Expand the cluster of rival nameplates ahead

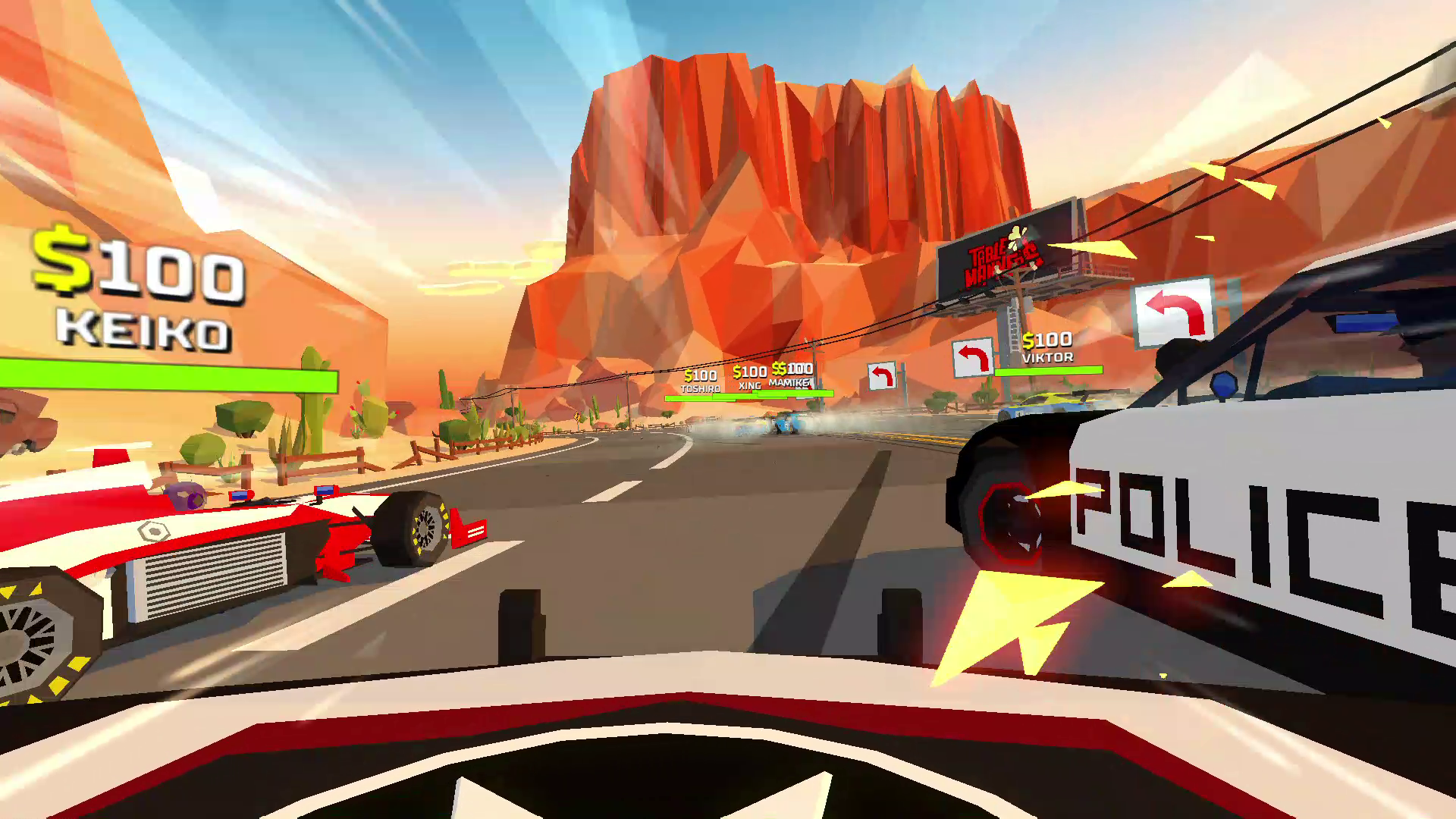[x=747, y=379]
